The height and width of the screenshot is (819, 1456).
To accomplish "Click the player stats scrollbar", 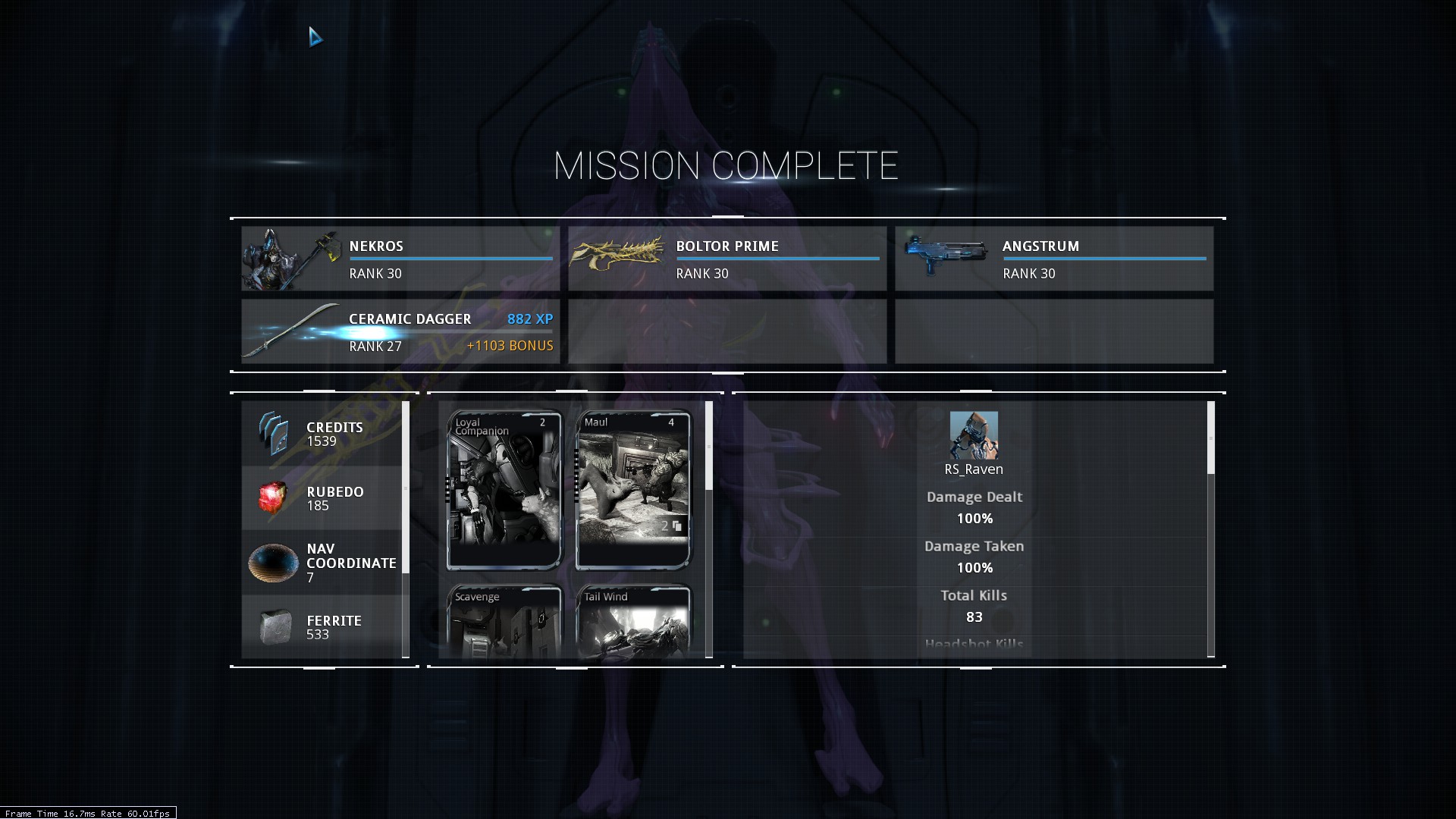I will (1210, 438).
